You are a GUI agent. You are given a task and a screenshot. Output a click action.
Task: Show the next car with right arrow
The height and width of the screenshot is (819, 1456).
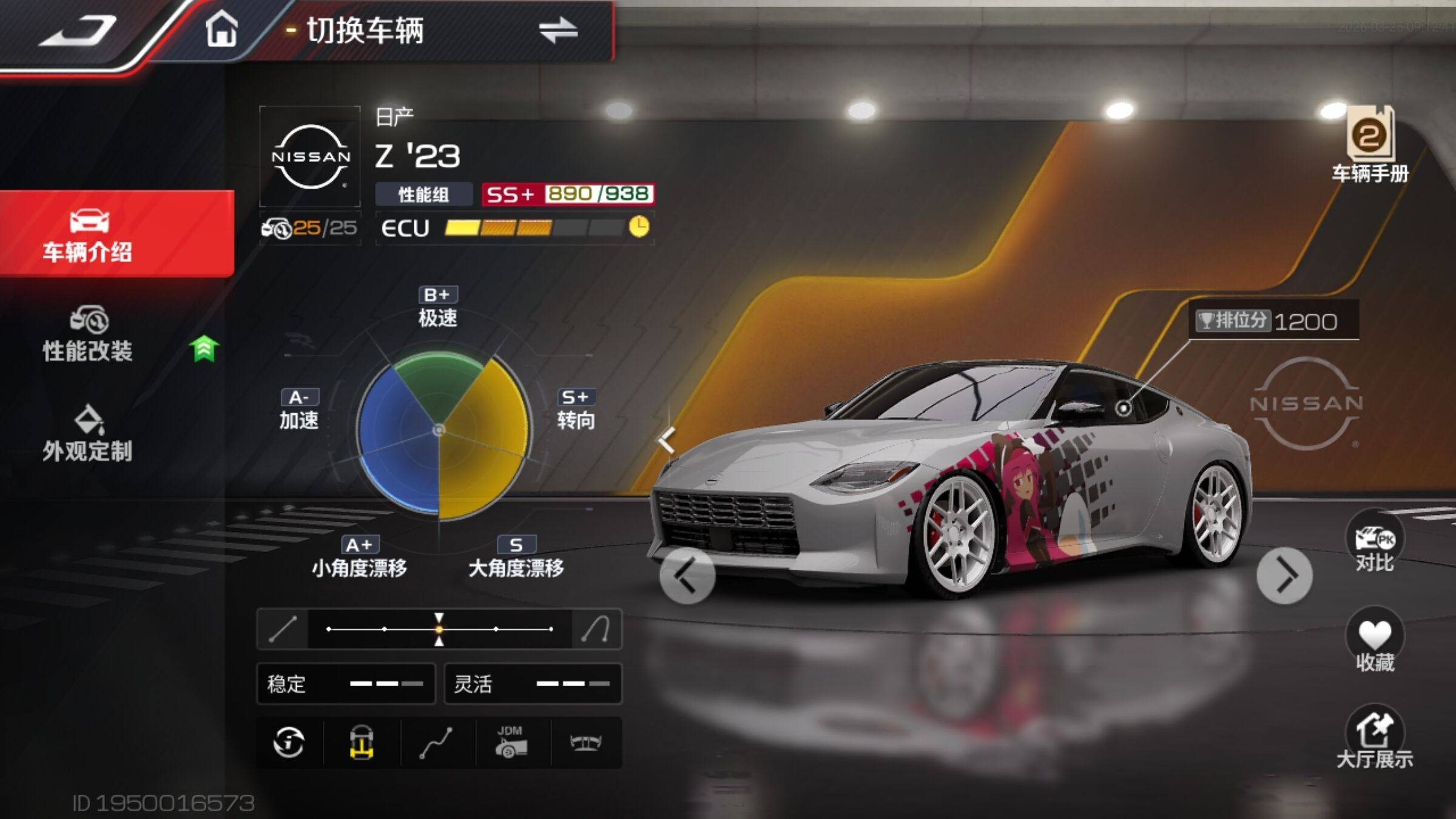pos(1284,576)
